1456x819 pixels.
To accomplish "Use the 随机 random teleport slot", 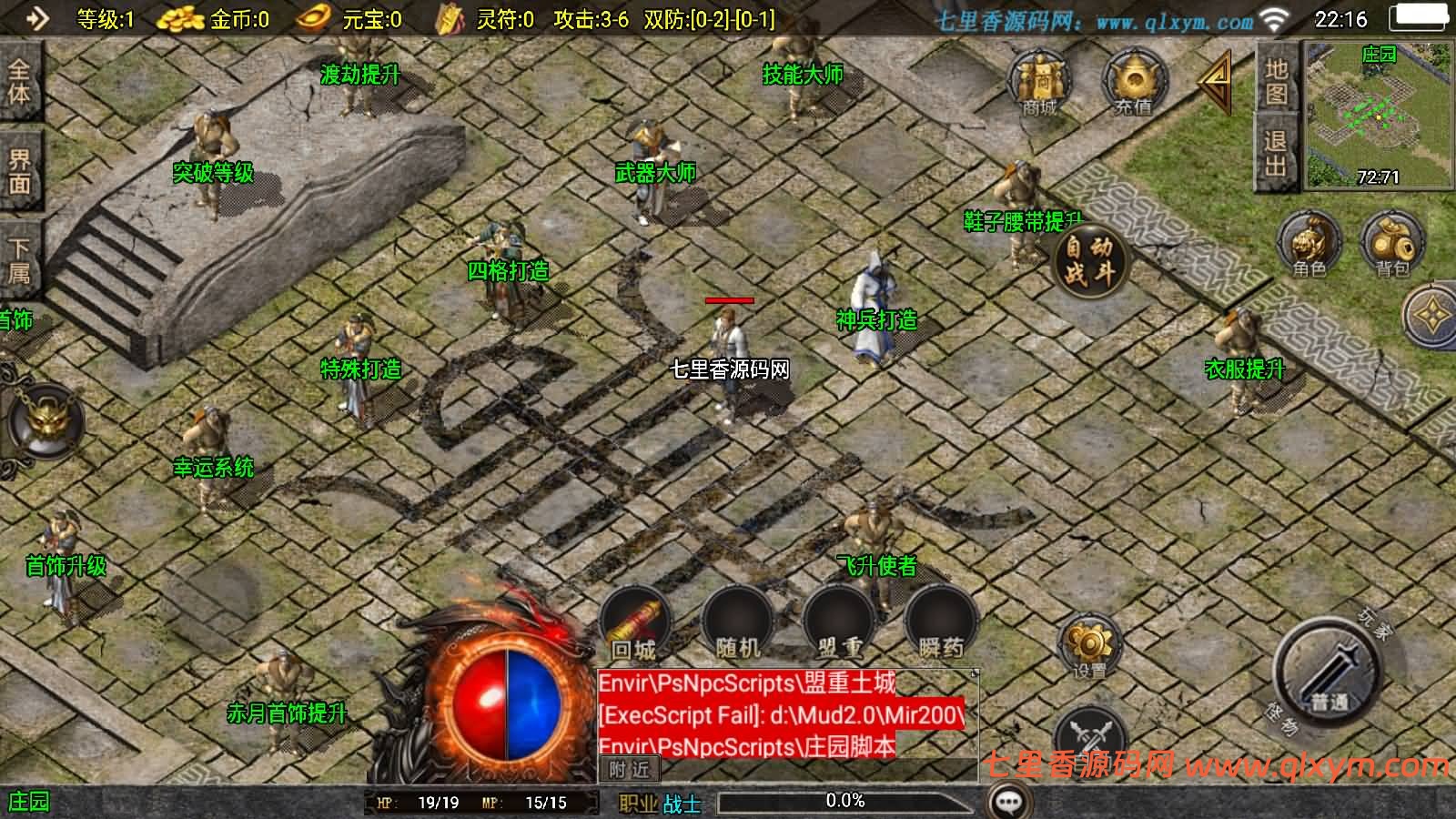I will click(737, 623).
